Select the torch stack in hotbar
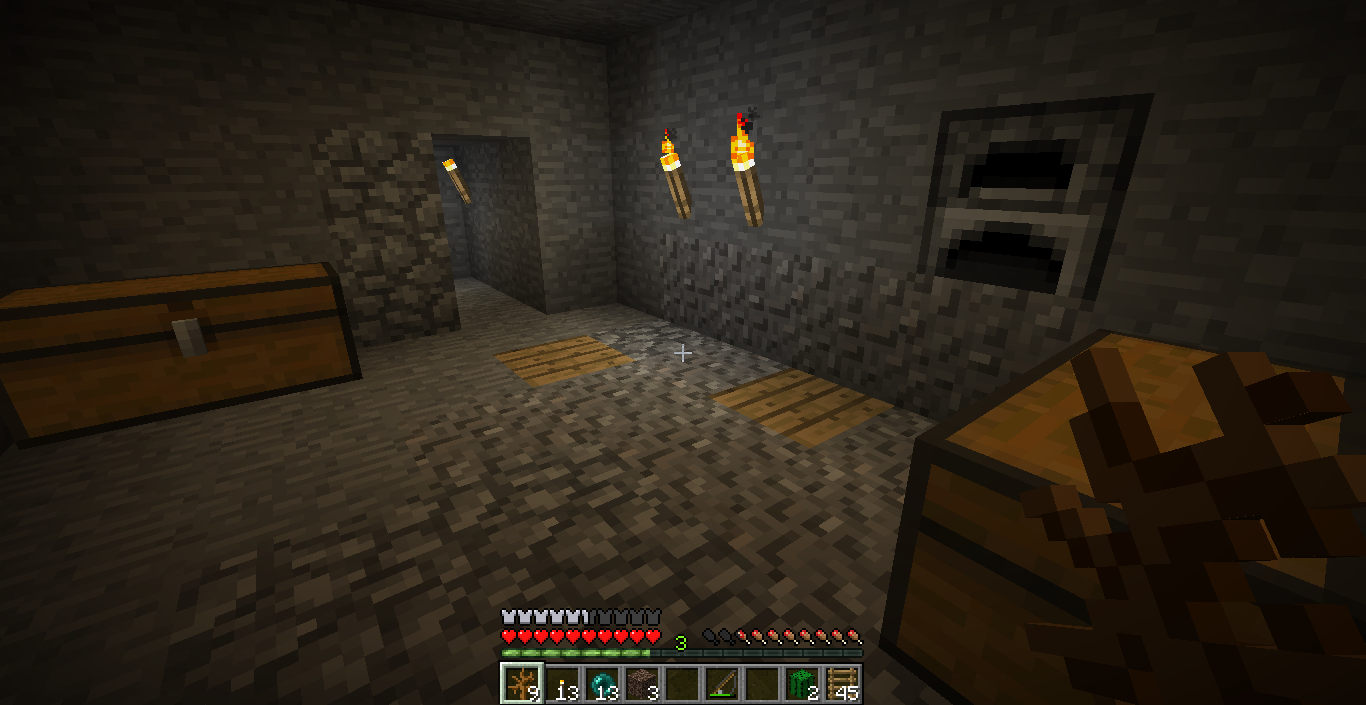Image resolution: width=1366 pixels, height=705 pixels. pyautogui.click(x=561, y=683)
